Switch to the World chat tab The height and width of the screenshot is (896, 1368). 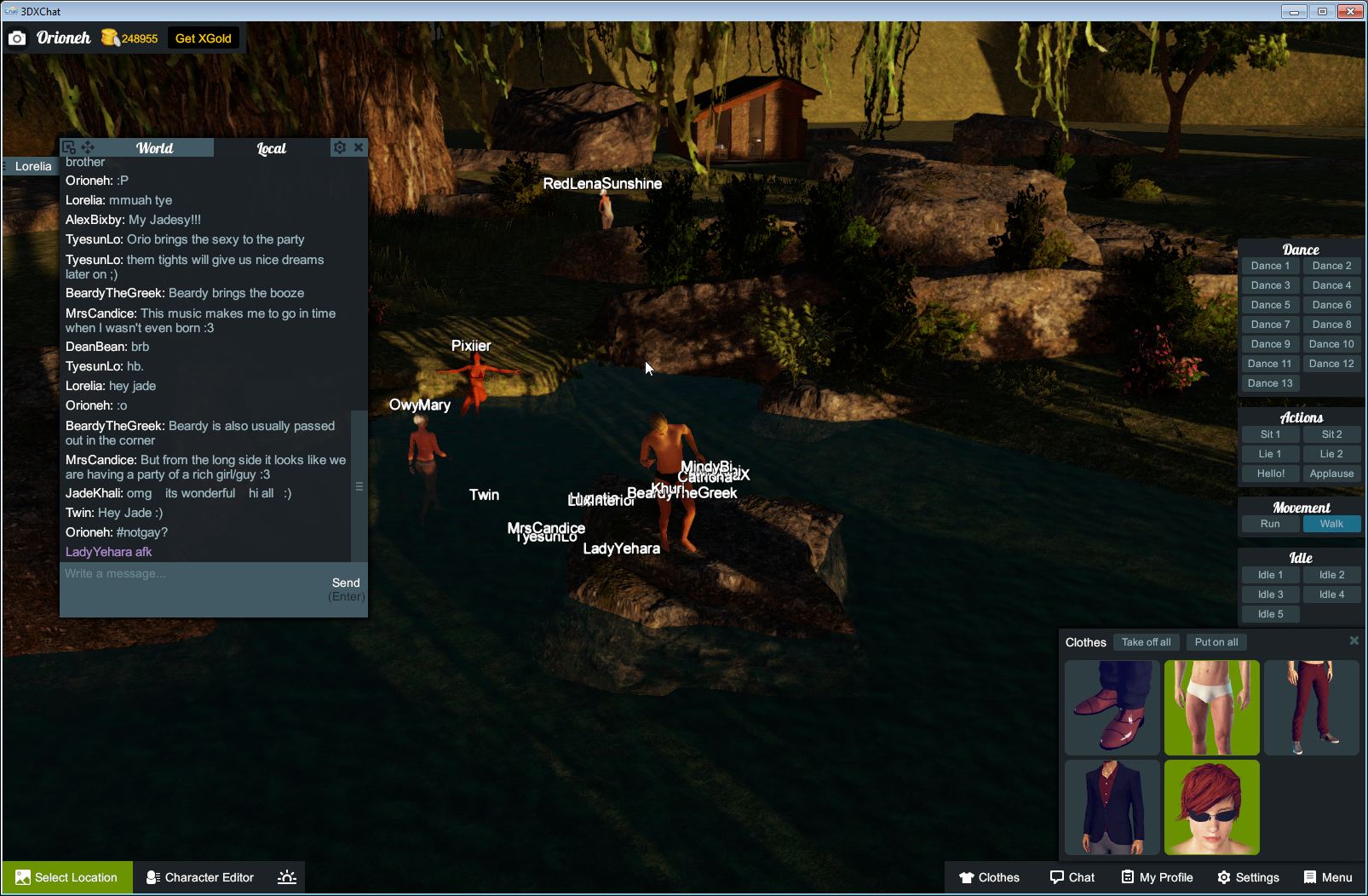(x=156, y=147)
